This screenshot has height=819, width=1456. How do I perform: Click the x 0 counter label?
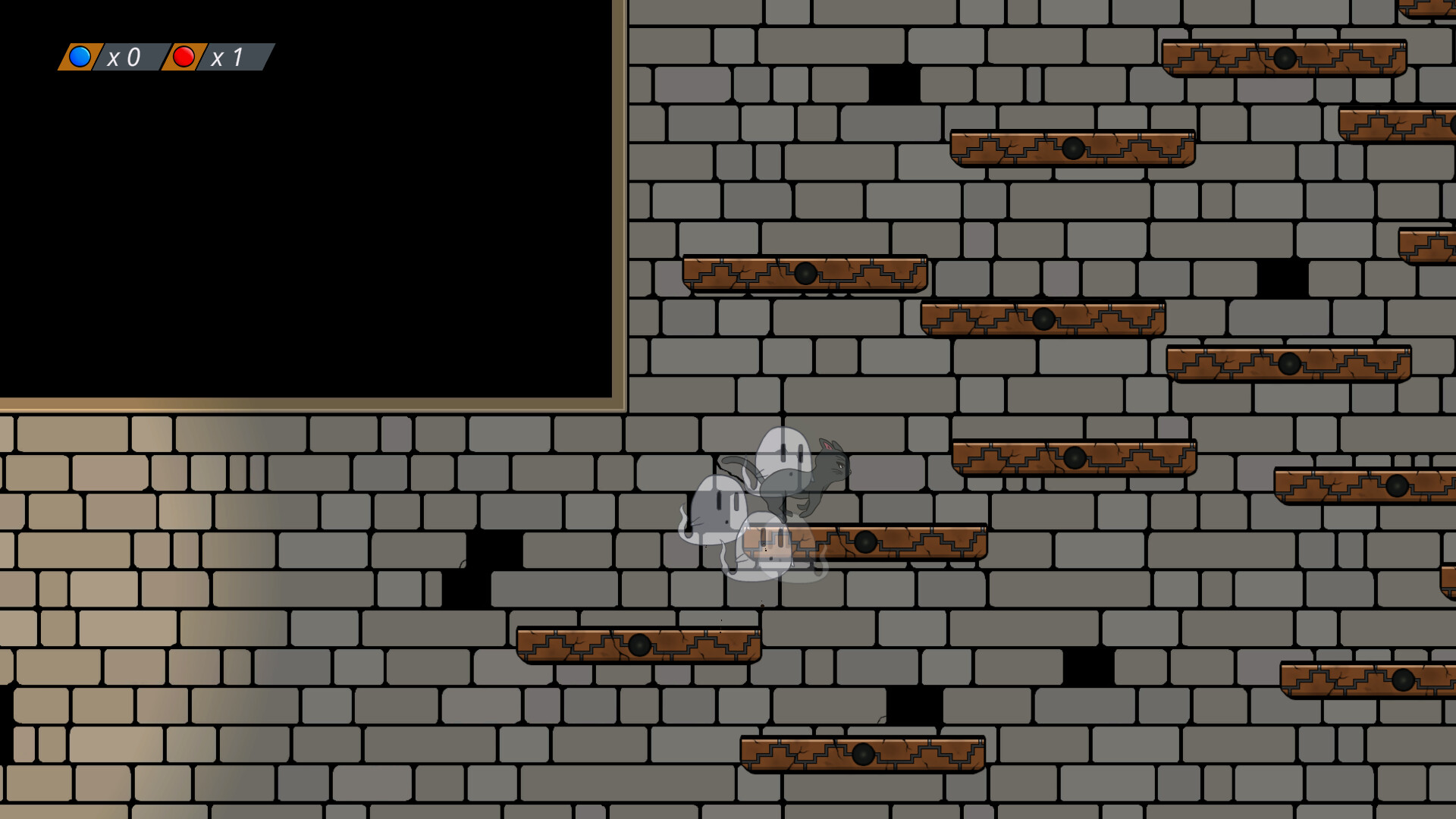[x=126, y=55]
